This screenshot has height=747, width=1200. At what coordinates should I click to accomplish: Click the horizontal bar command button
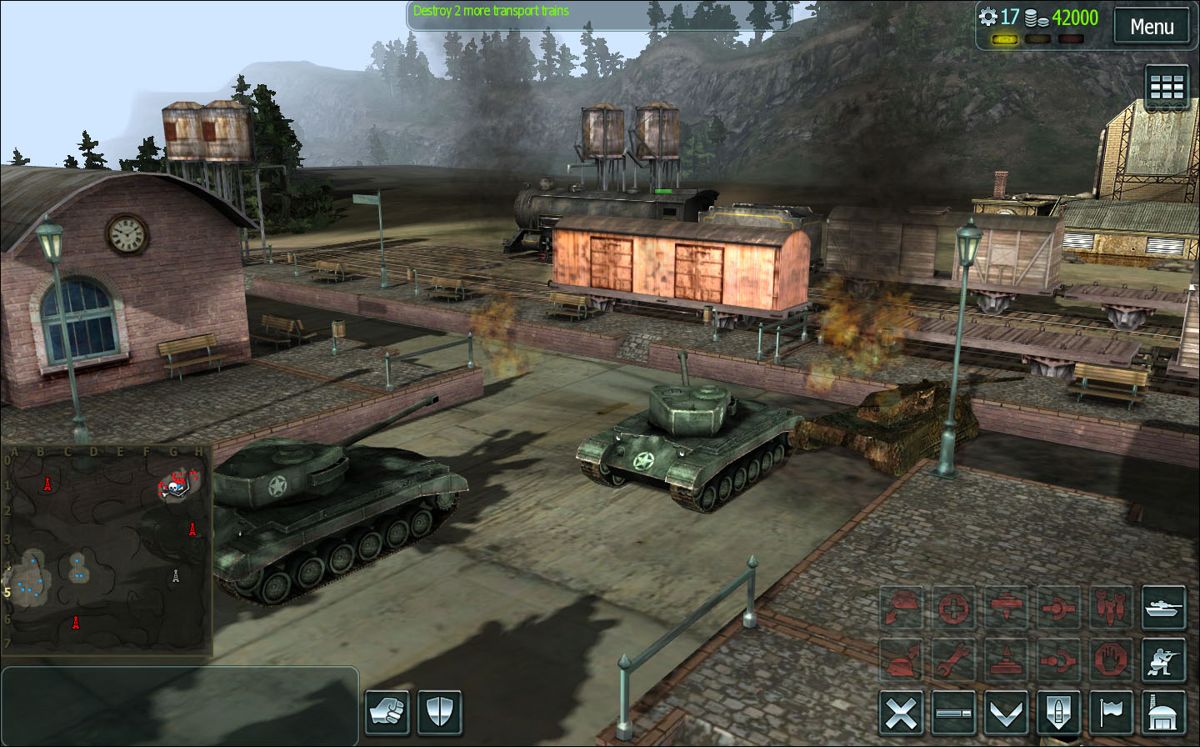point(953,713)
